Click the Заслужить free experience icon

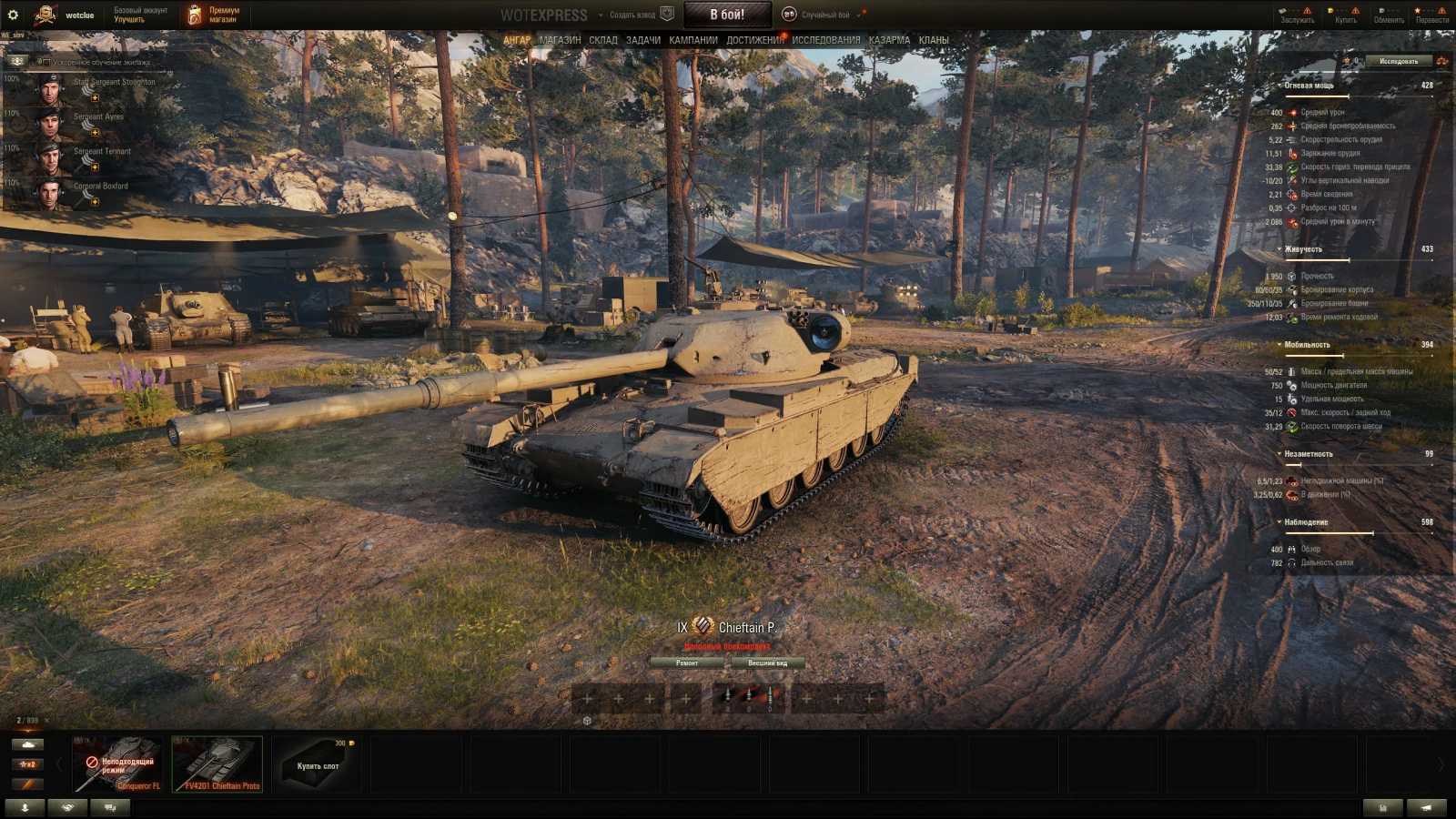click(1284, 11)
